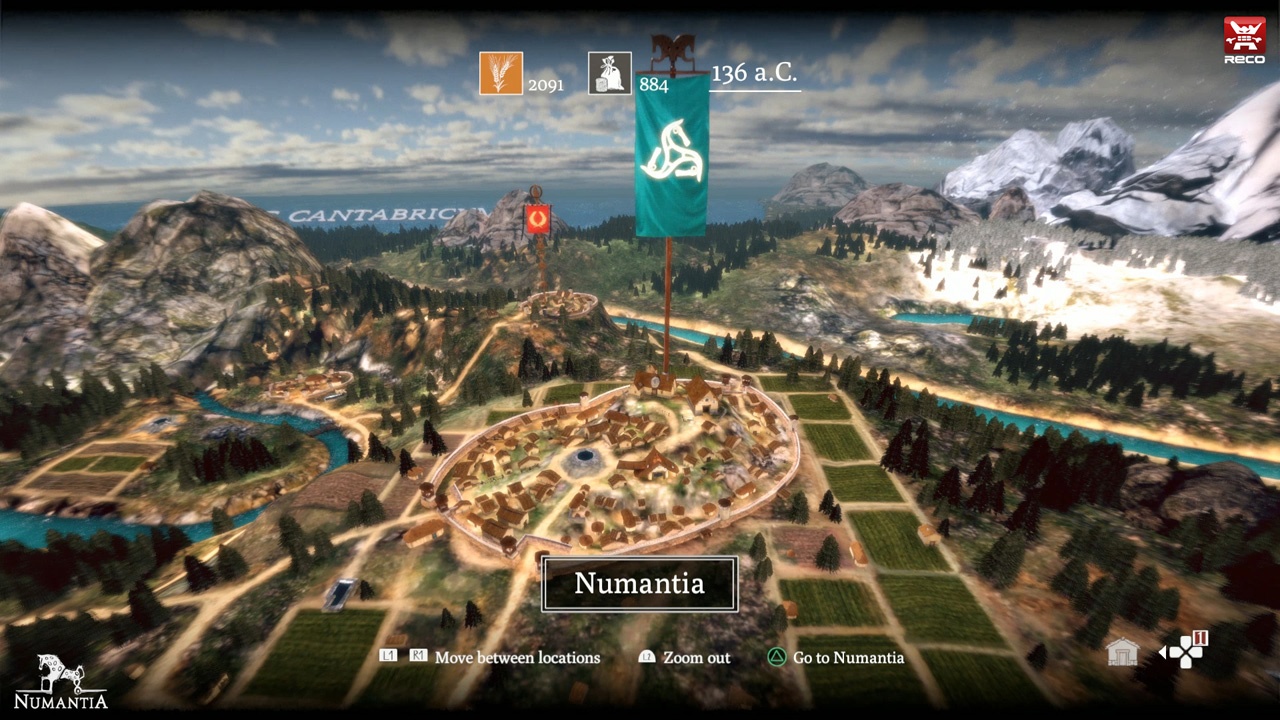Click the wheat food resource icon

501,73
